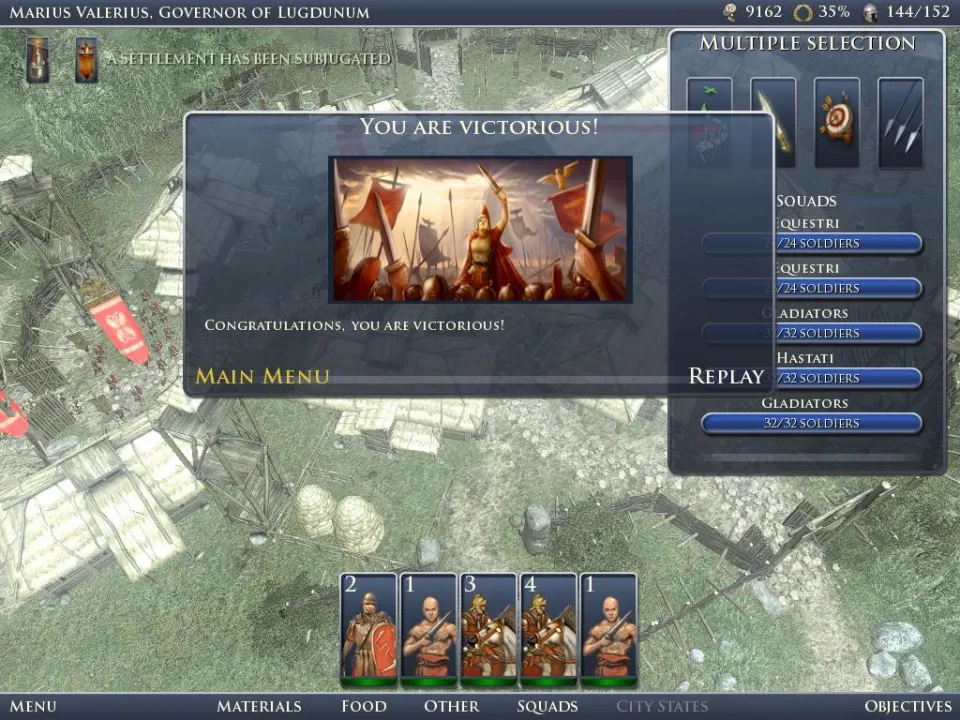View the Objectives list
This screenshot has width=960, height=720.
(x=908, y=706)
